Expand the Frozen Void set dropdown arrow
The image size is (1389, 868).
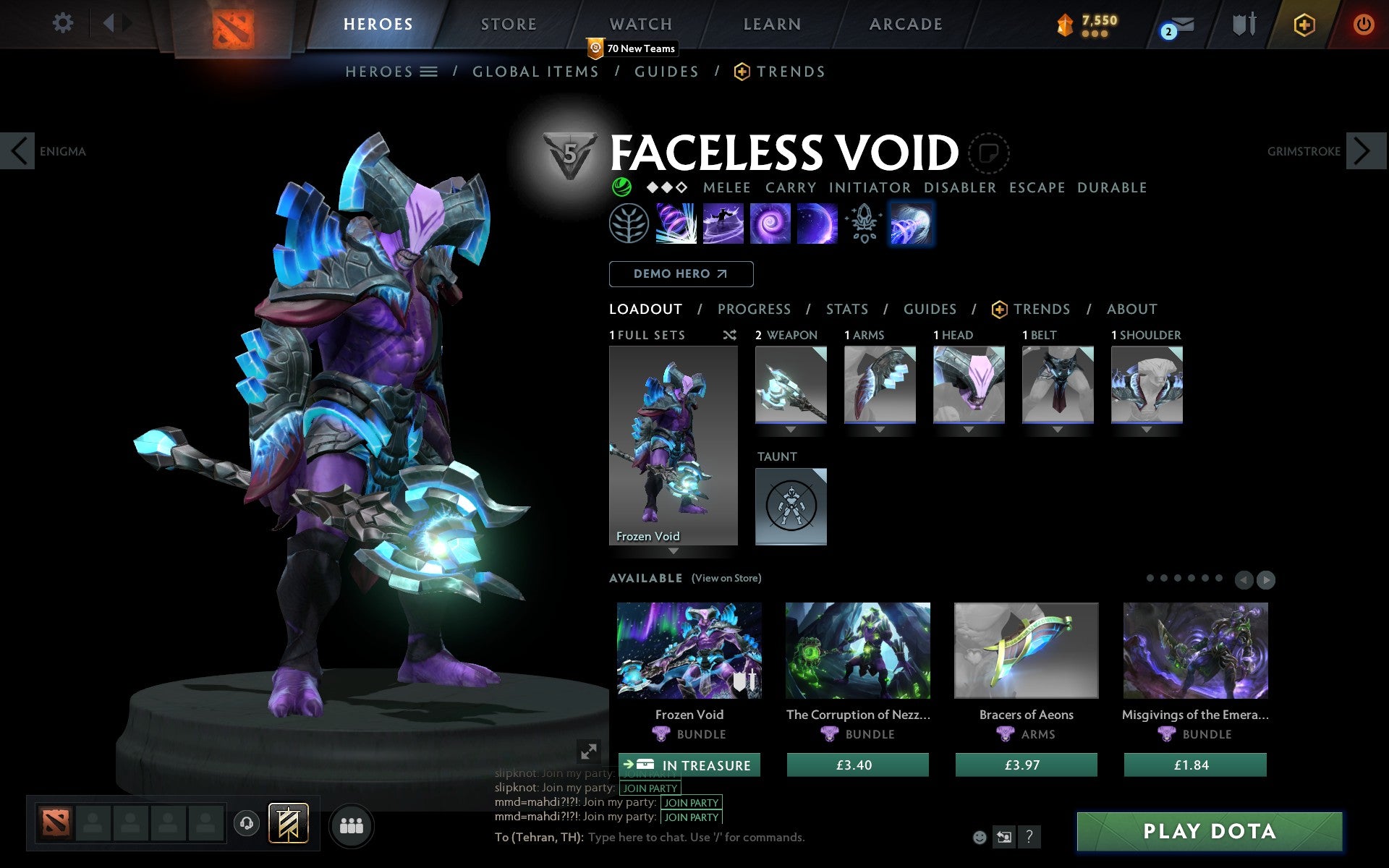673,551
